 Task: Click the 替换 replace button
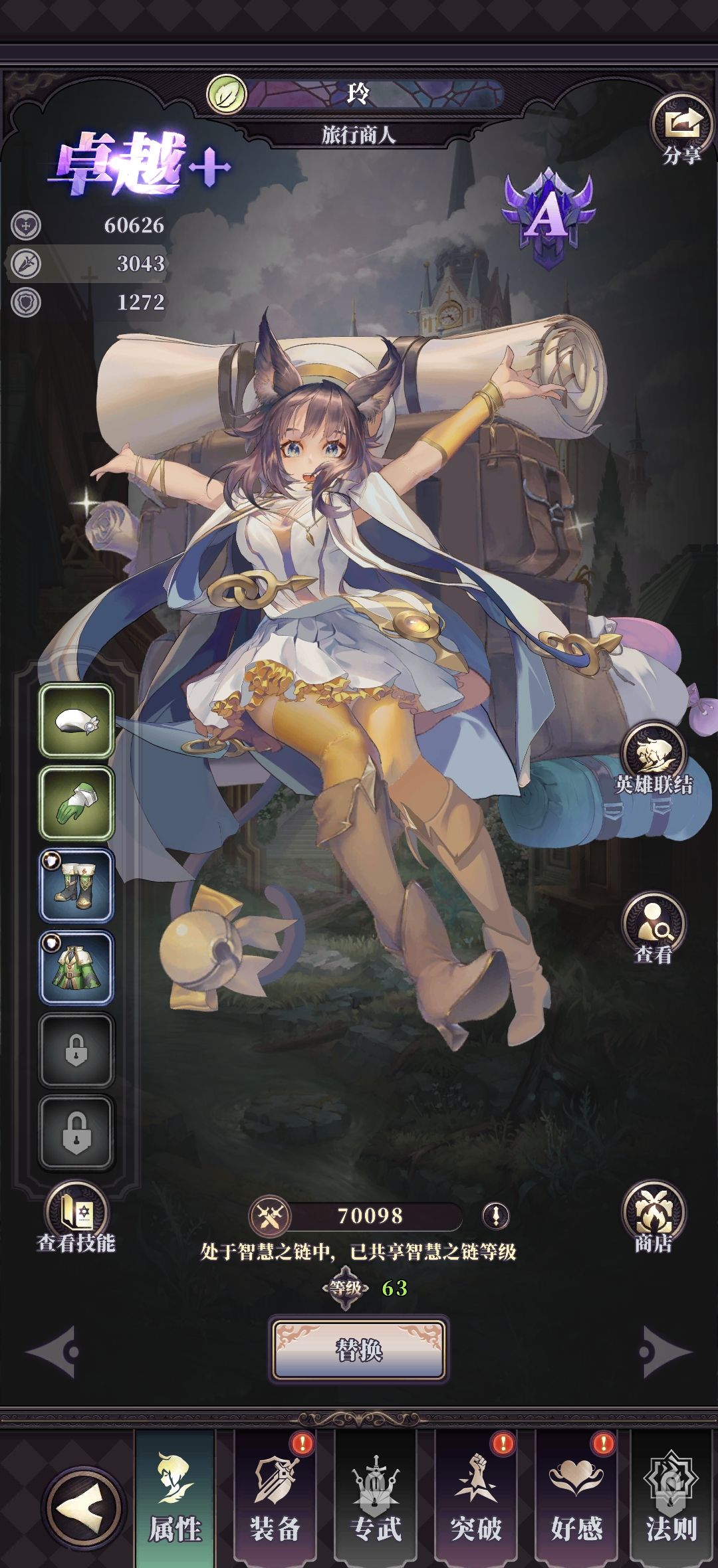pyautogui.click(x=359, y=1350)
